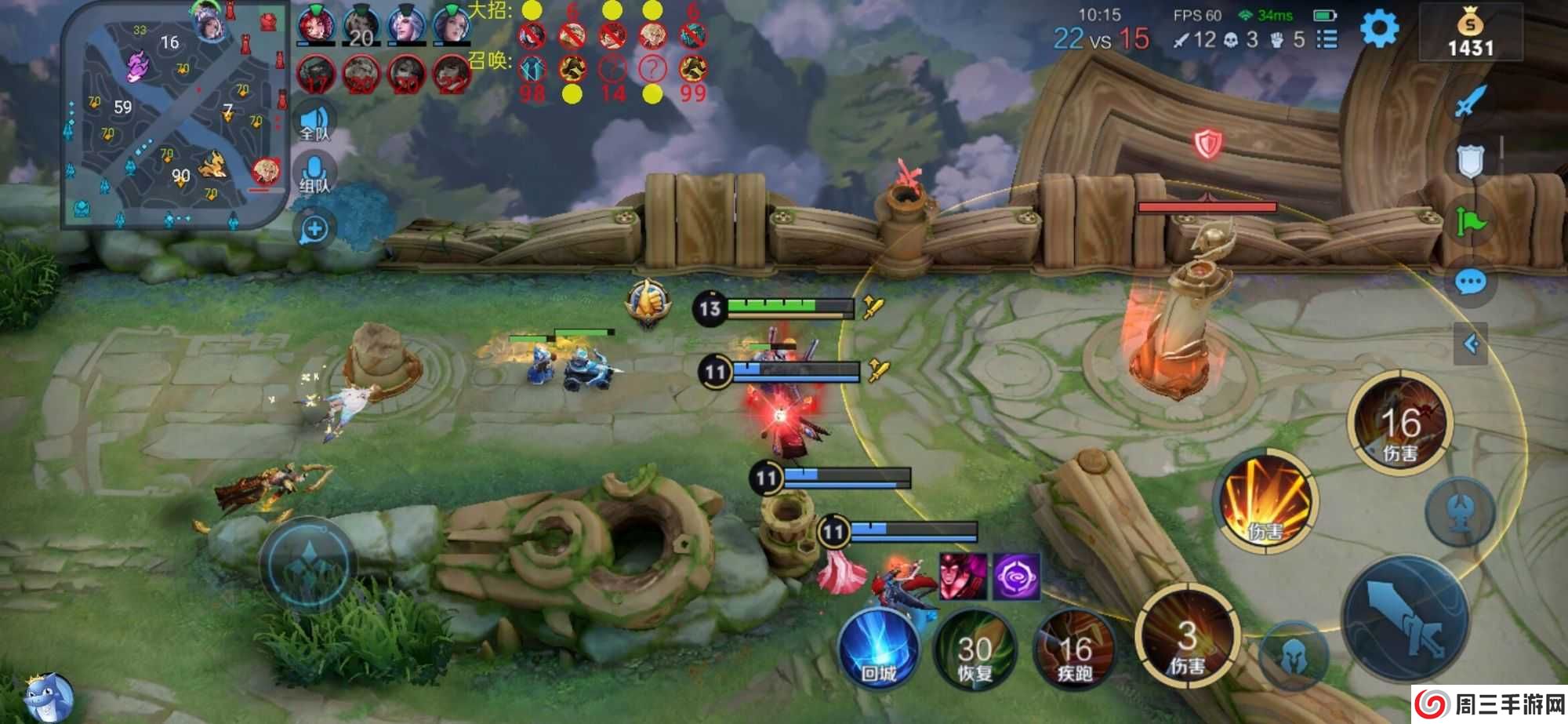The width and height of the screenshot is (1568, 724).
Task: Activate the purple swirl equipment skill
Action: (1017, 577)
